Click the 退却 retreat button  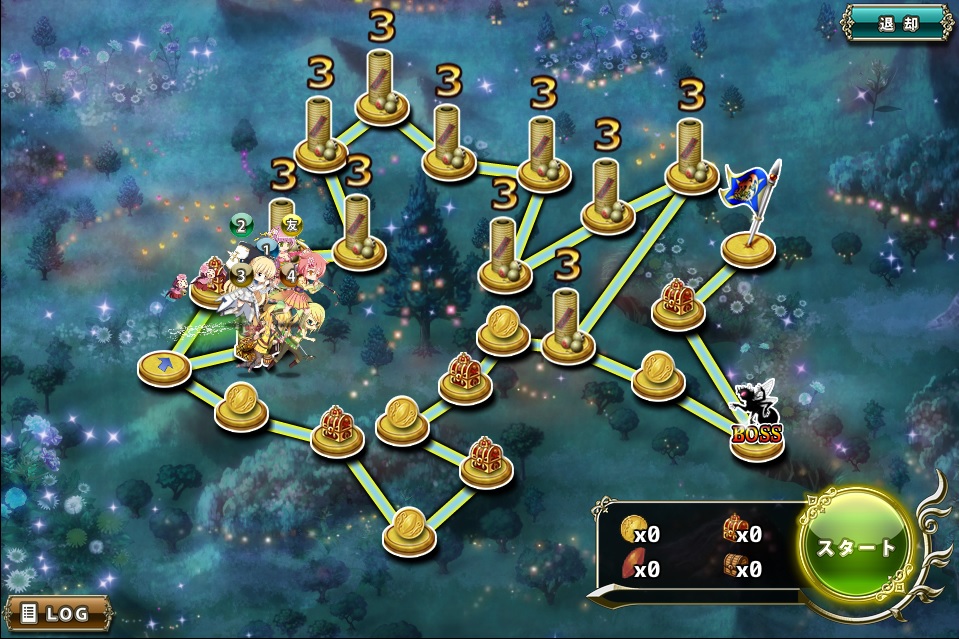pos(896,21)
